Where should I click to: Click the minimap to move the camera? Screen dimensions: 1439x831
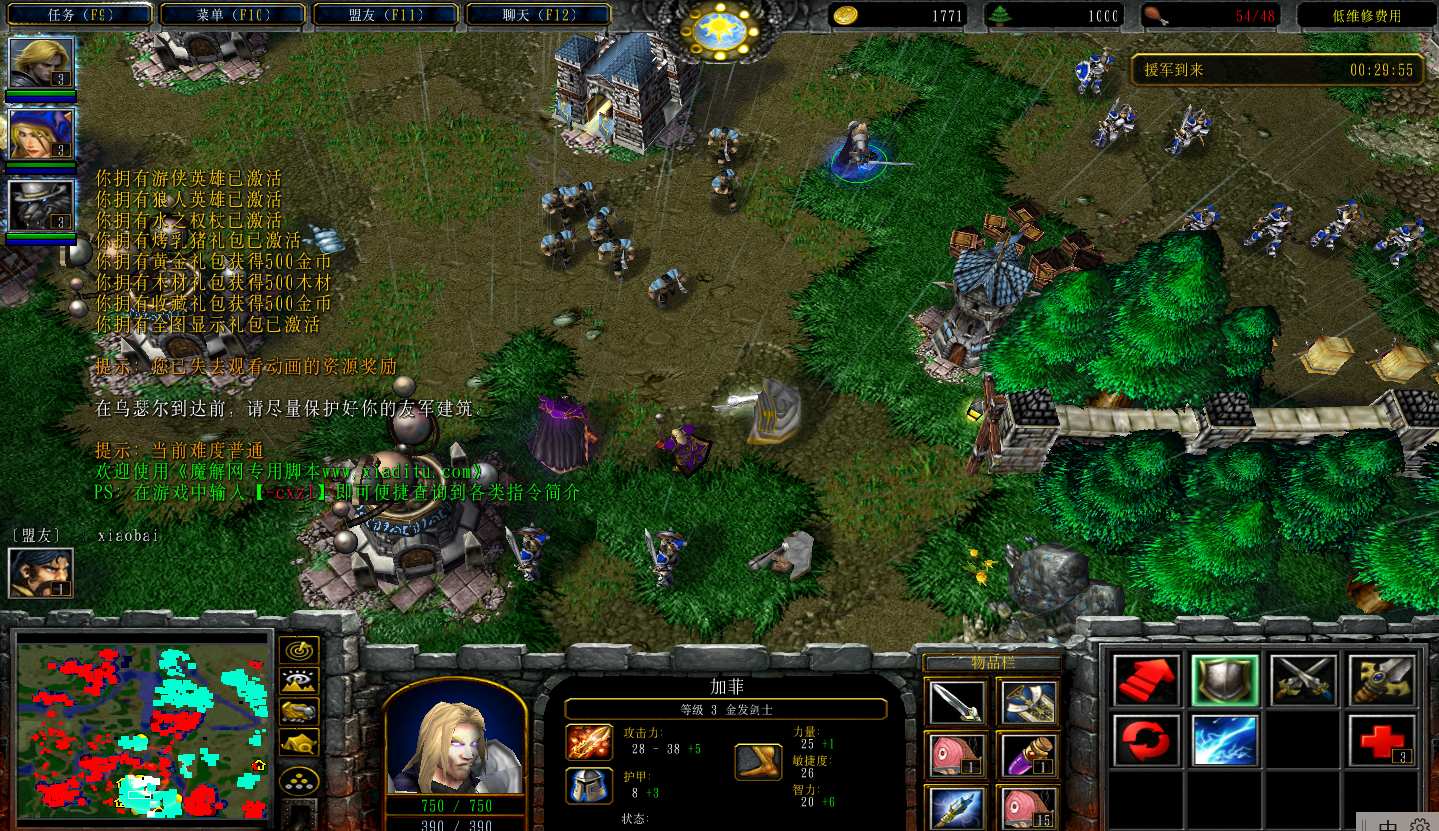pyautogui.click(x=144, y=727)
